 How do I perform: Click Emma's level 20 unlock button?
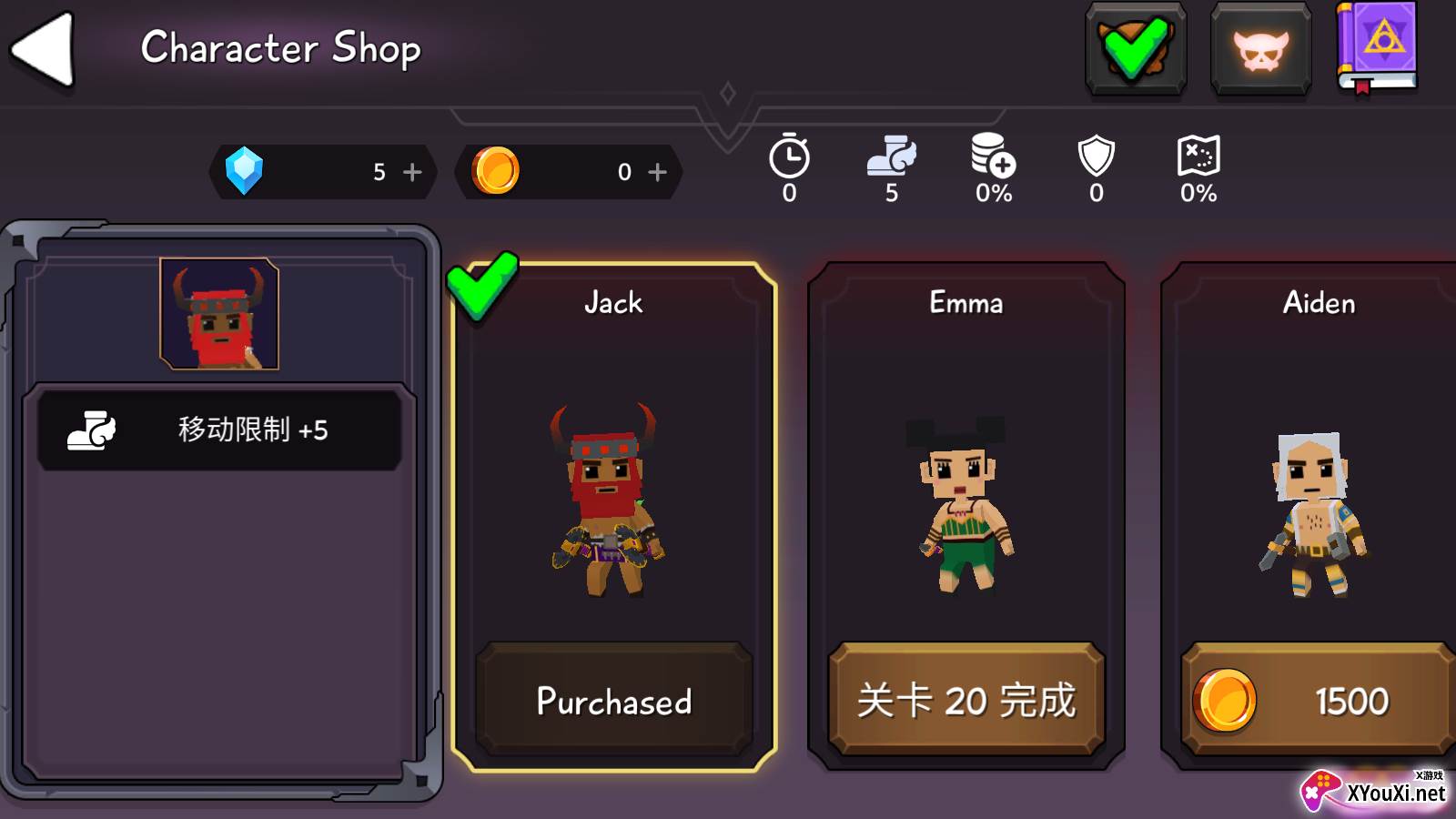point(966,701)
